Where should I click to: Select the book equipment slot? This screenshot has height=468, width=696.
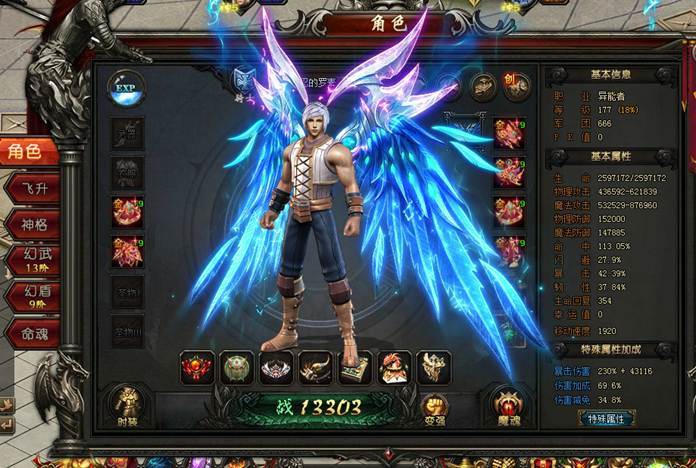coord(354,367)
